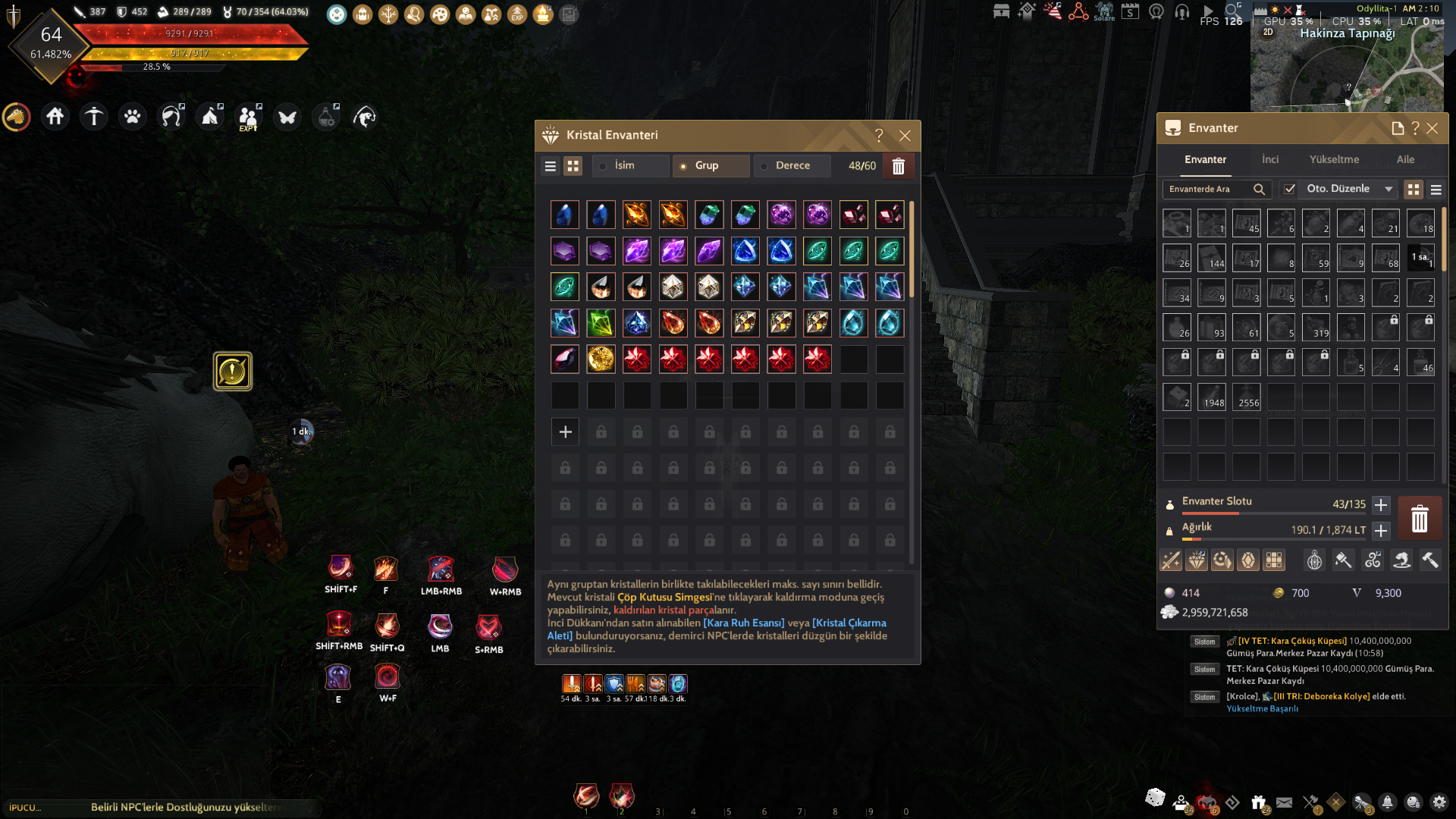Open the Yükseltme tab
Image resolution: width=1456 pixels, height=819 pixels.
click(1334, 159)
